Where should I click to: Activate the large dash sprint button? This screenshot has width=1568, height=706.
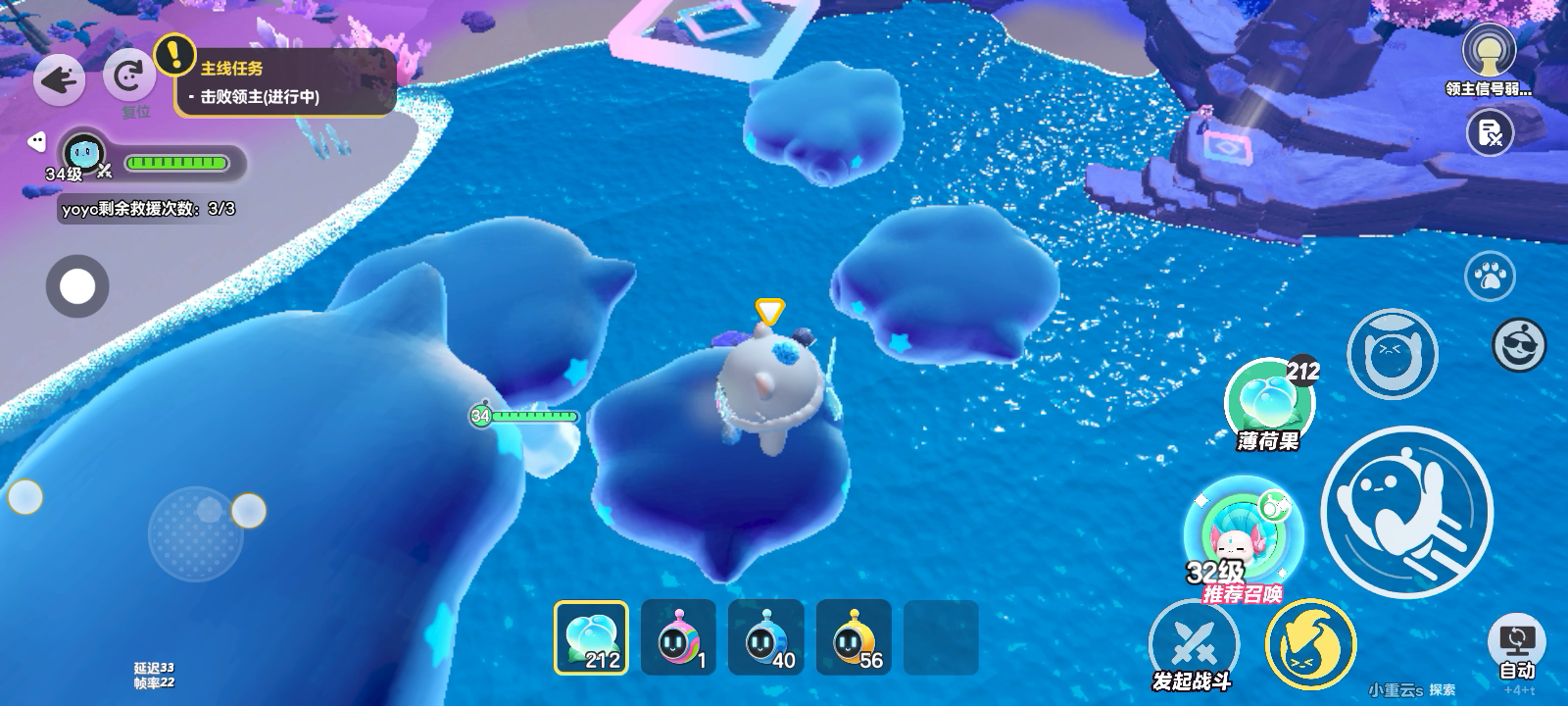click(1406, 511)
